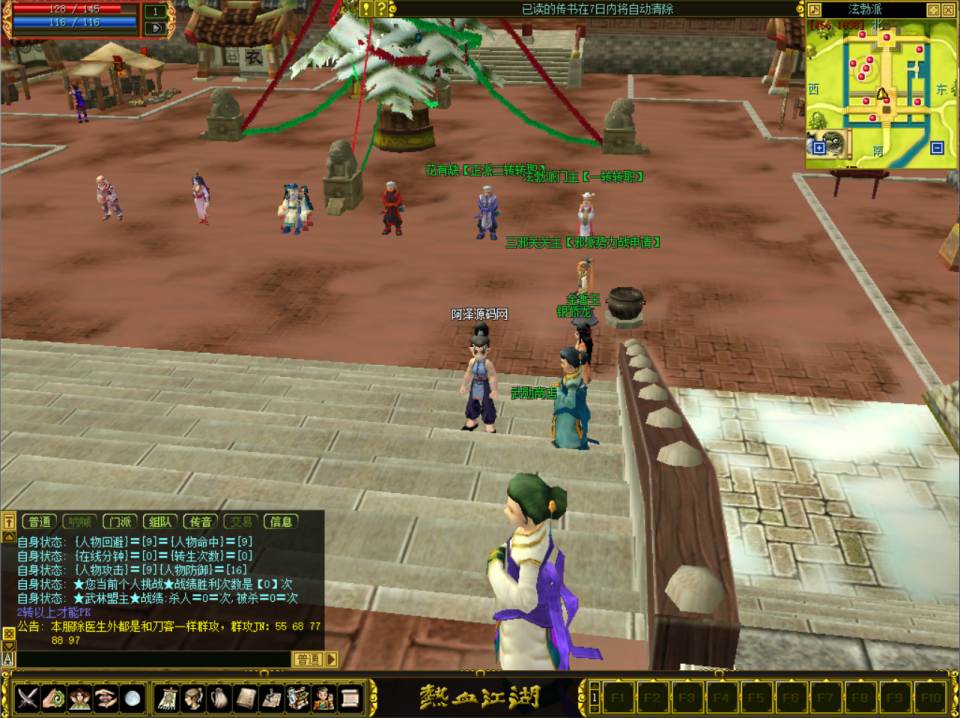Zoom in the minimap with plus button
Viewport: 960px width, 718px height.
[819, 148]
